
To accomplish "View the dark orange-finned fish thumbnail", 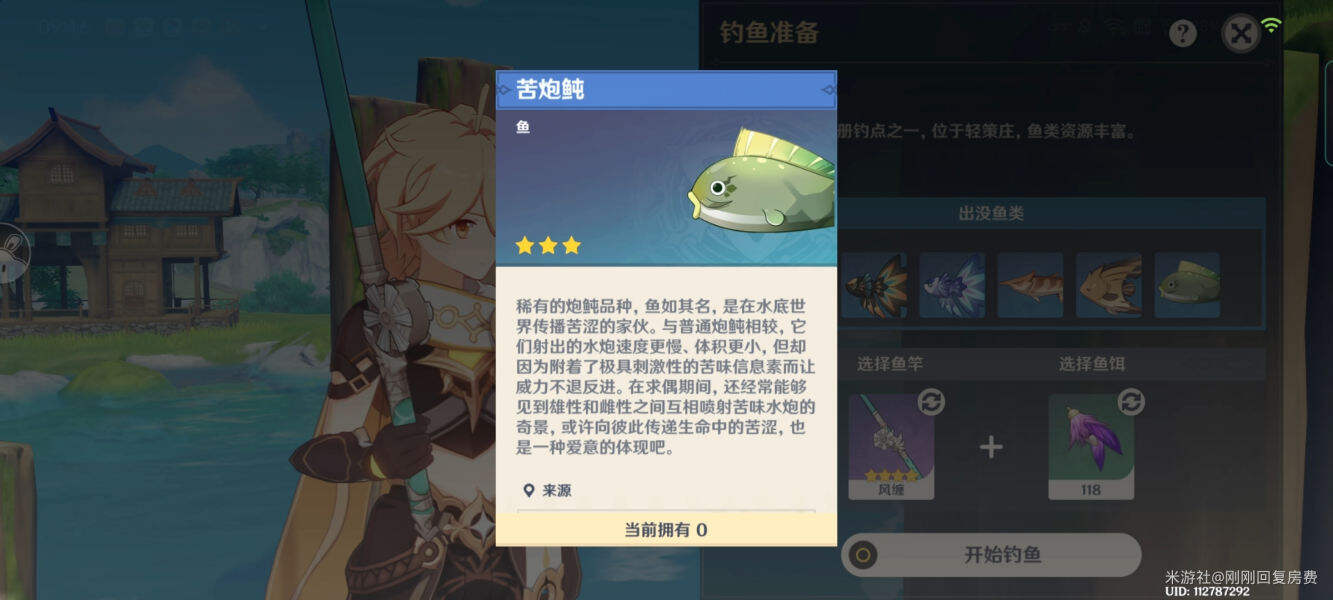I will (874, 285).
